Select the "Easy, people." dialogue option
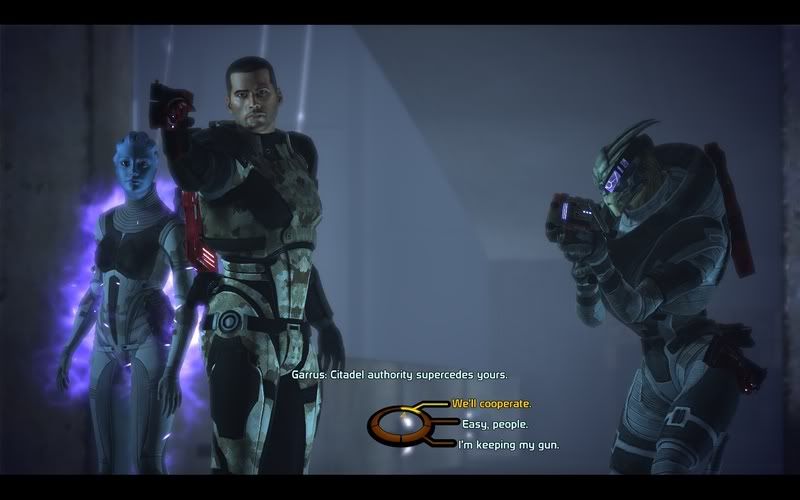The width and height of the screenshot is (800, 500). coord(489,424)
